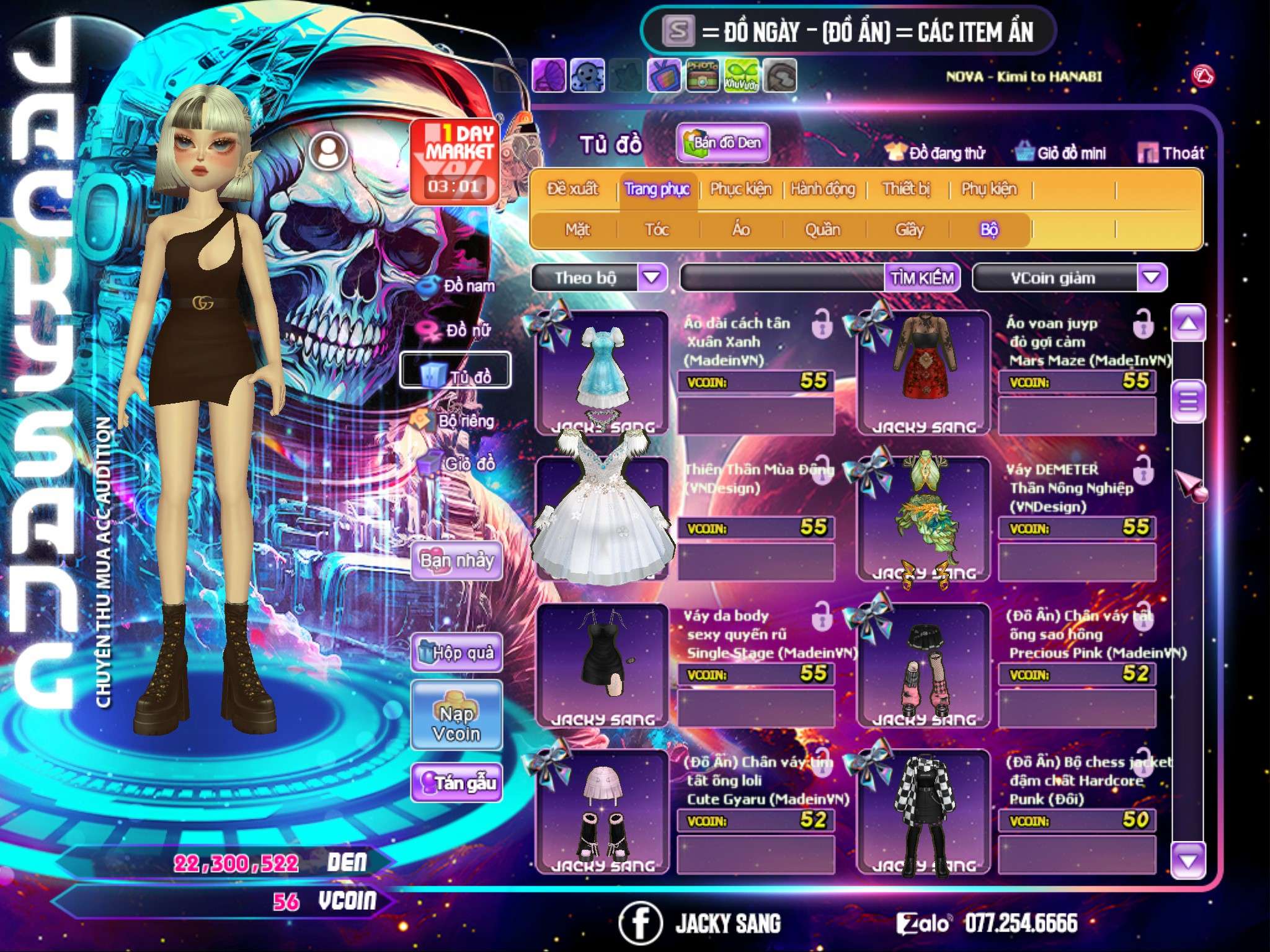Open the Hộp quà gift box
Screen dimensions: 1270x952
[457, 653]
